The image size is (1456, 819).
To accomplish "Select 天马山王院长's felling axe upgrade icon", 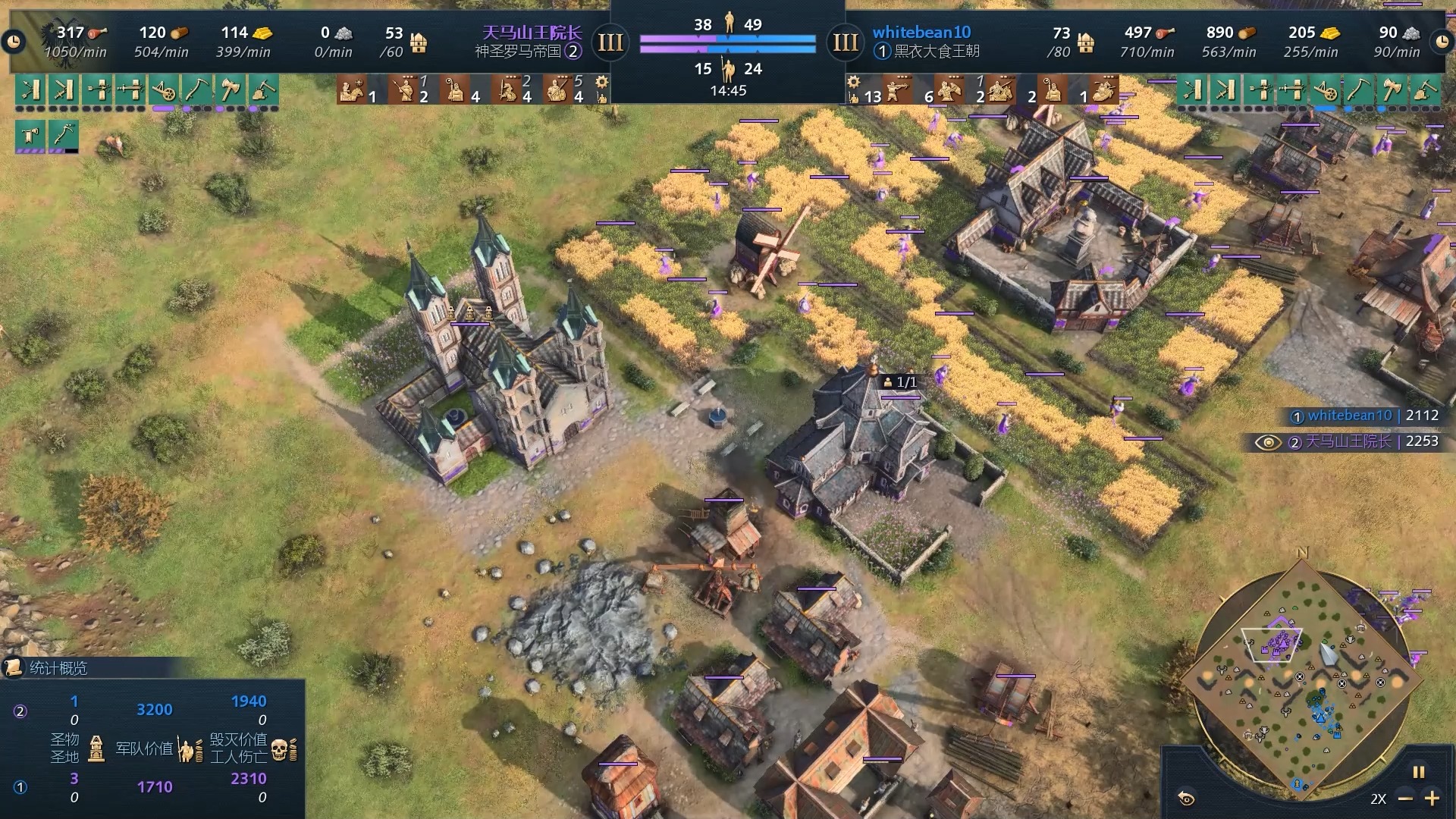I will tap(230, 90).
